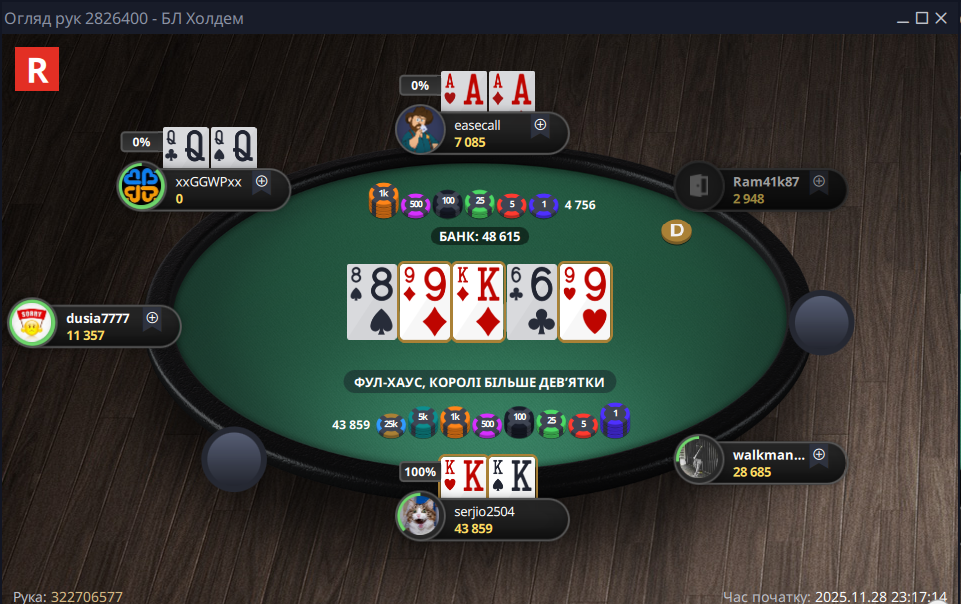Select Ram41k87's door icon avatar

(x=699, y=186)
